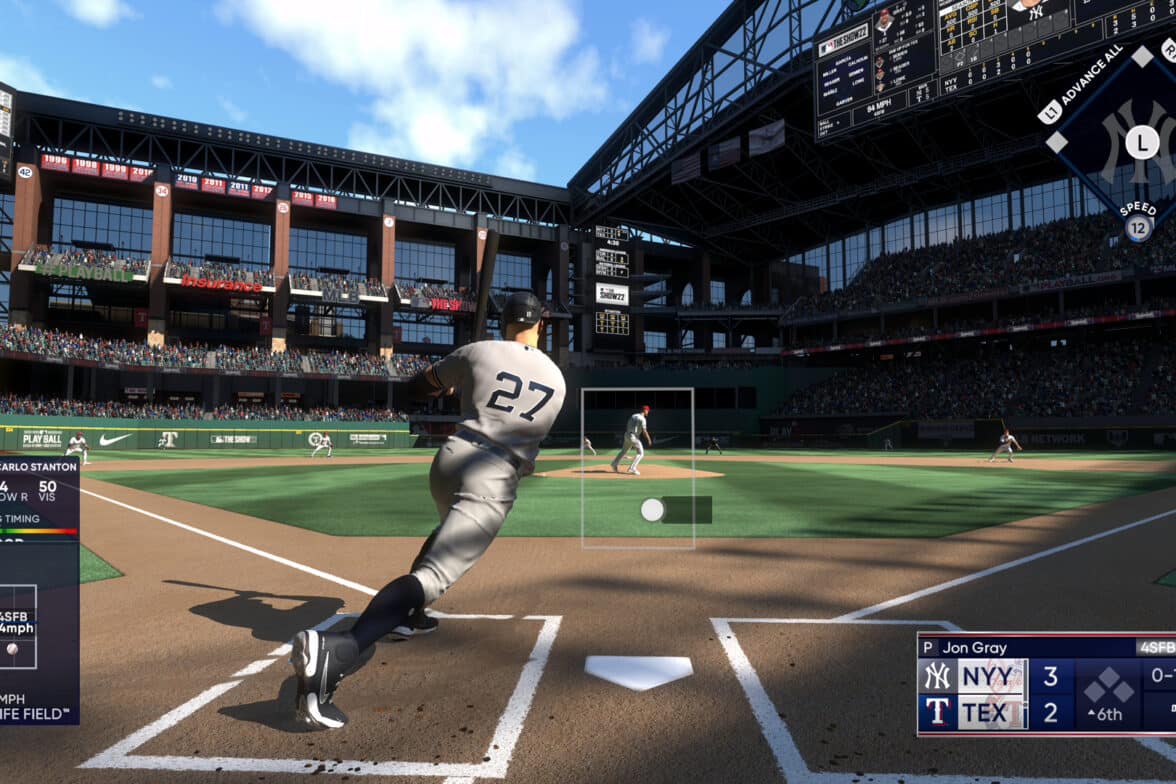
Task: Click the NYY team row in scorebug
Action: coord(992,677)
